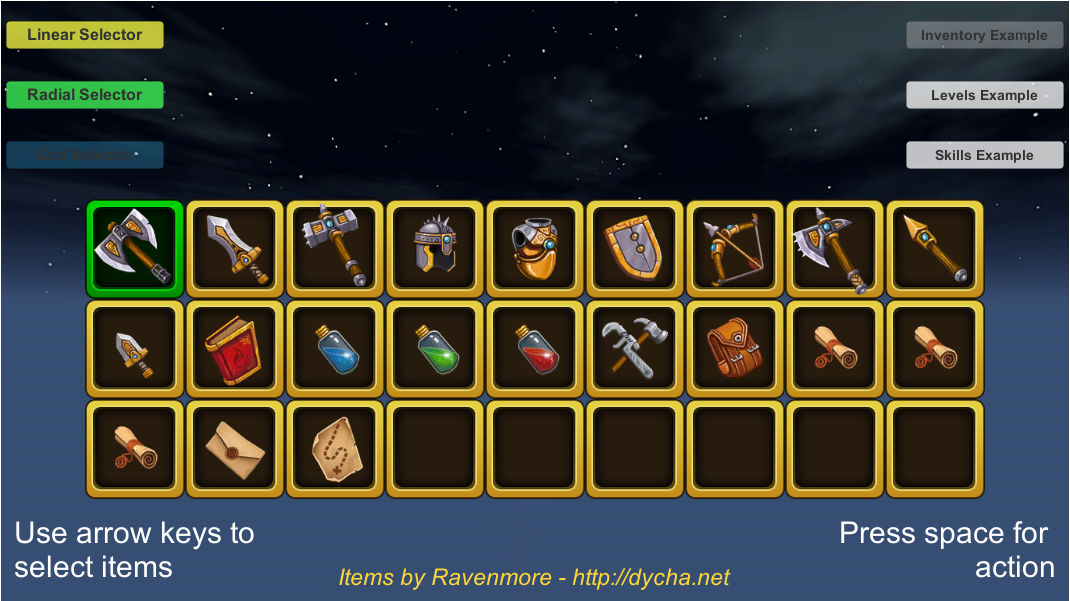Select the green-highlighted double-bladed axe slot

pyautogui.click(x=135, y=249)
